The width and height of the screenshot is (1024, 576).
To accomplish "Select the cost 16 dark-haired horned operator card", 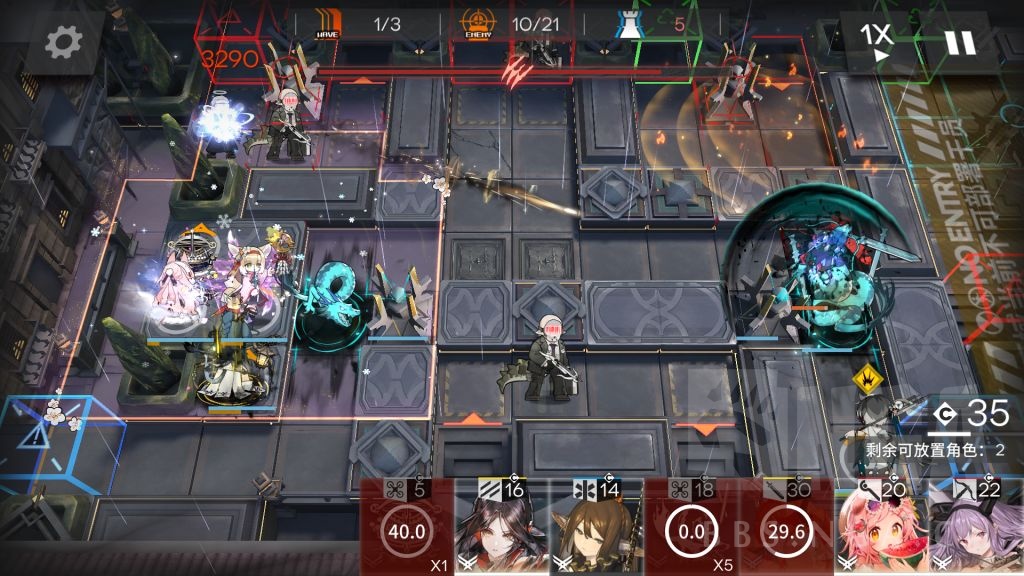I will pyautogui.click(x=502, y=527).
